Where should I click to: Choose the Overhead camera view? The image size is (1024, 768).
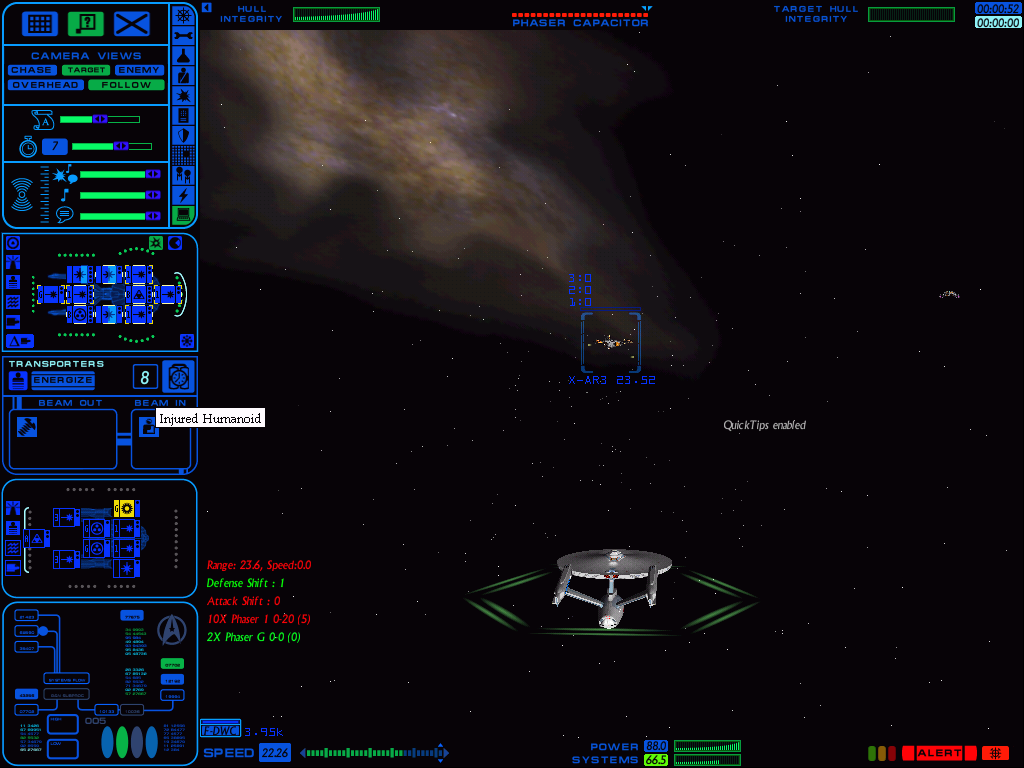[45, 85]
